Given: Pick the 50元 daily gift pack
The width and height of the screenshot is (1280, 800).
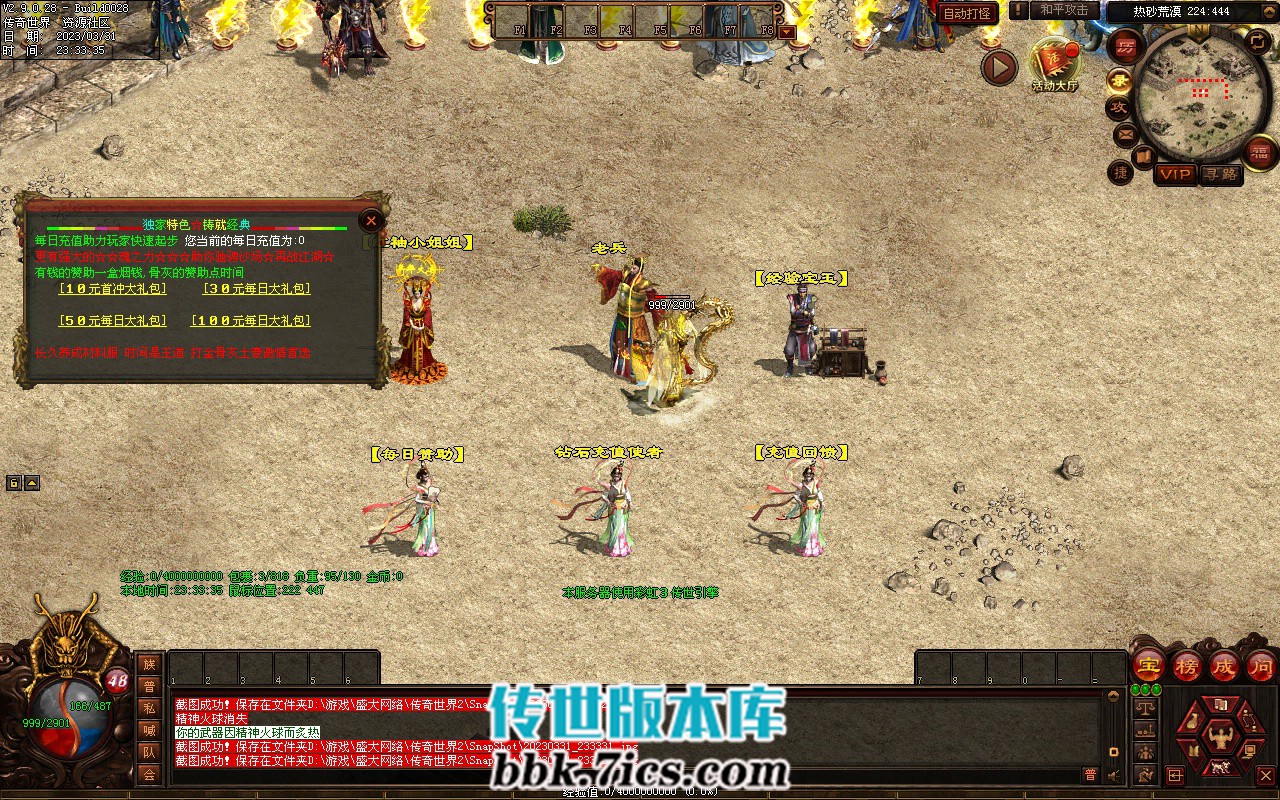Looking at the screenshot, I should (x=113, y=321).
